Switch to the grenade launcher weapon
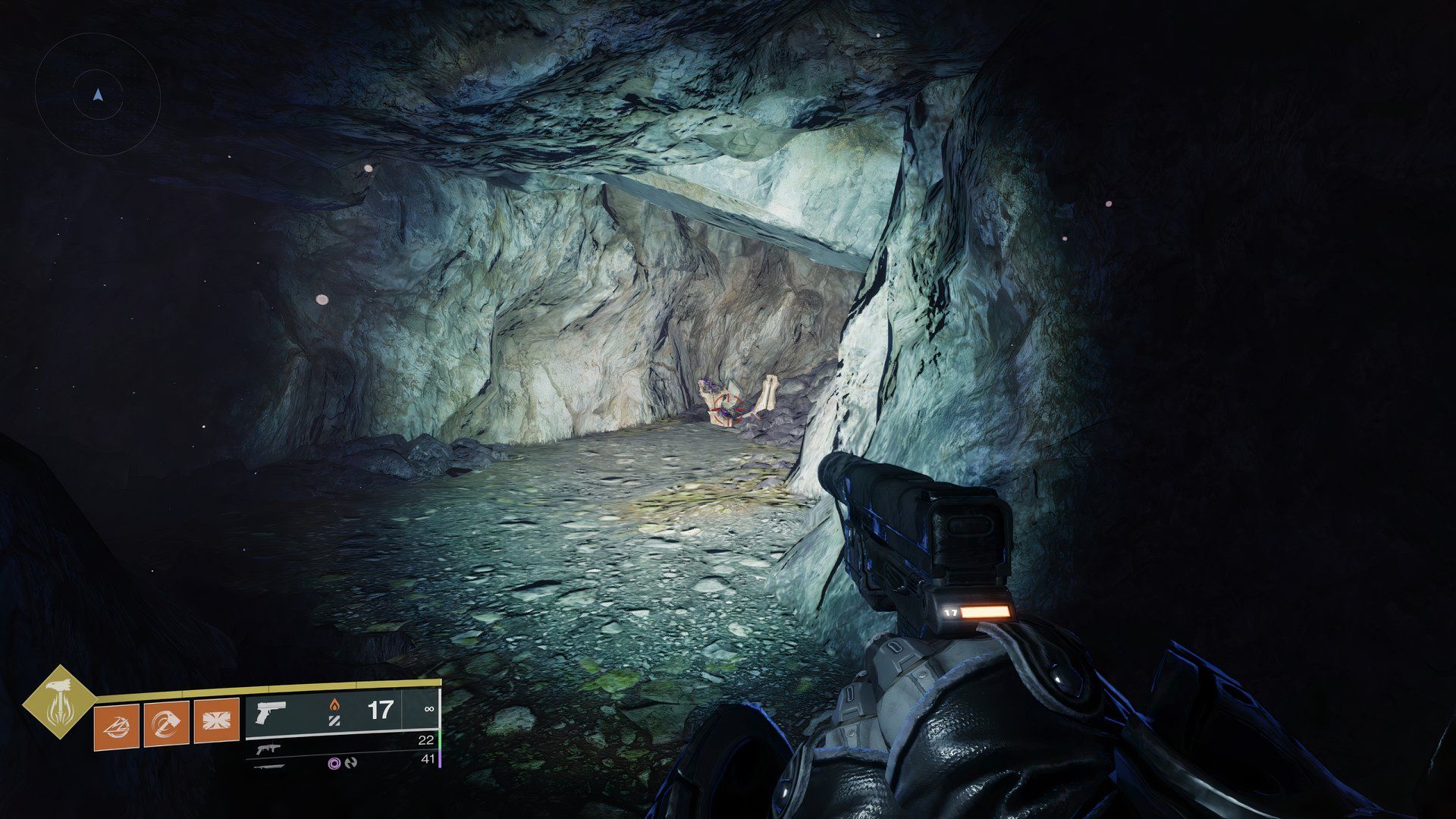This screenshot has width=1456, height=819. point(269,749)
